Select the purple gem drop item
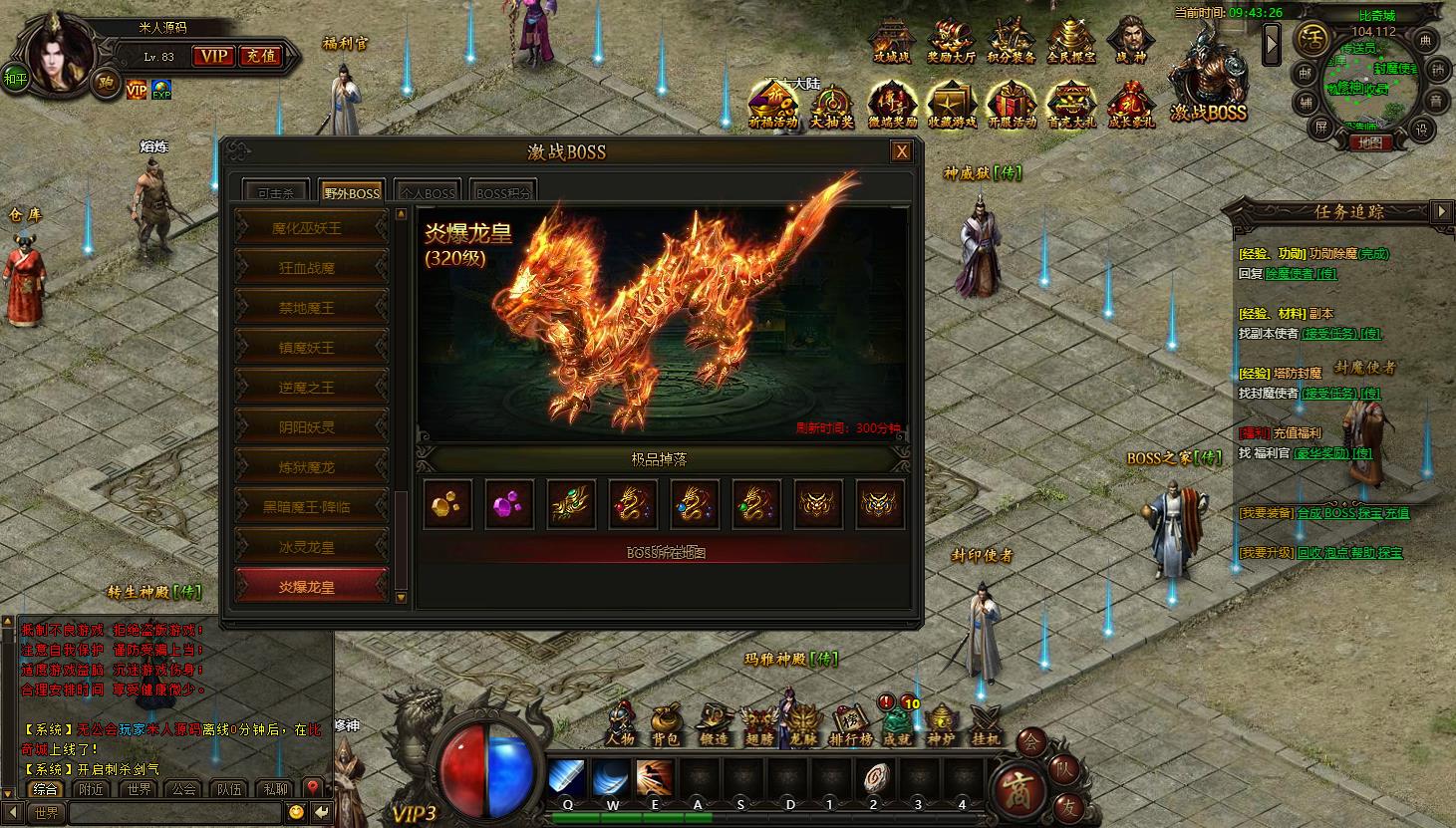1456x828 pixels. [x=509, y=504]
